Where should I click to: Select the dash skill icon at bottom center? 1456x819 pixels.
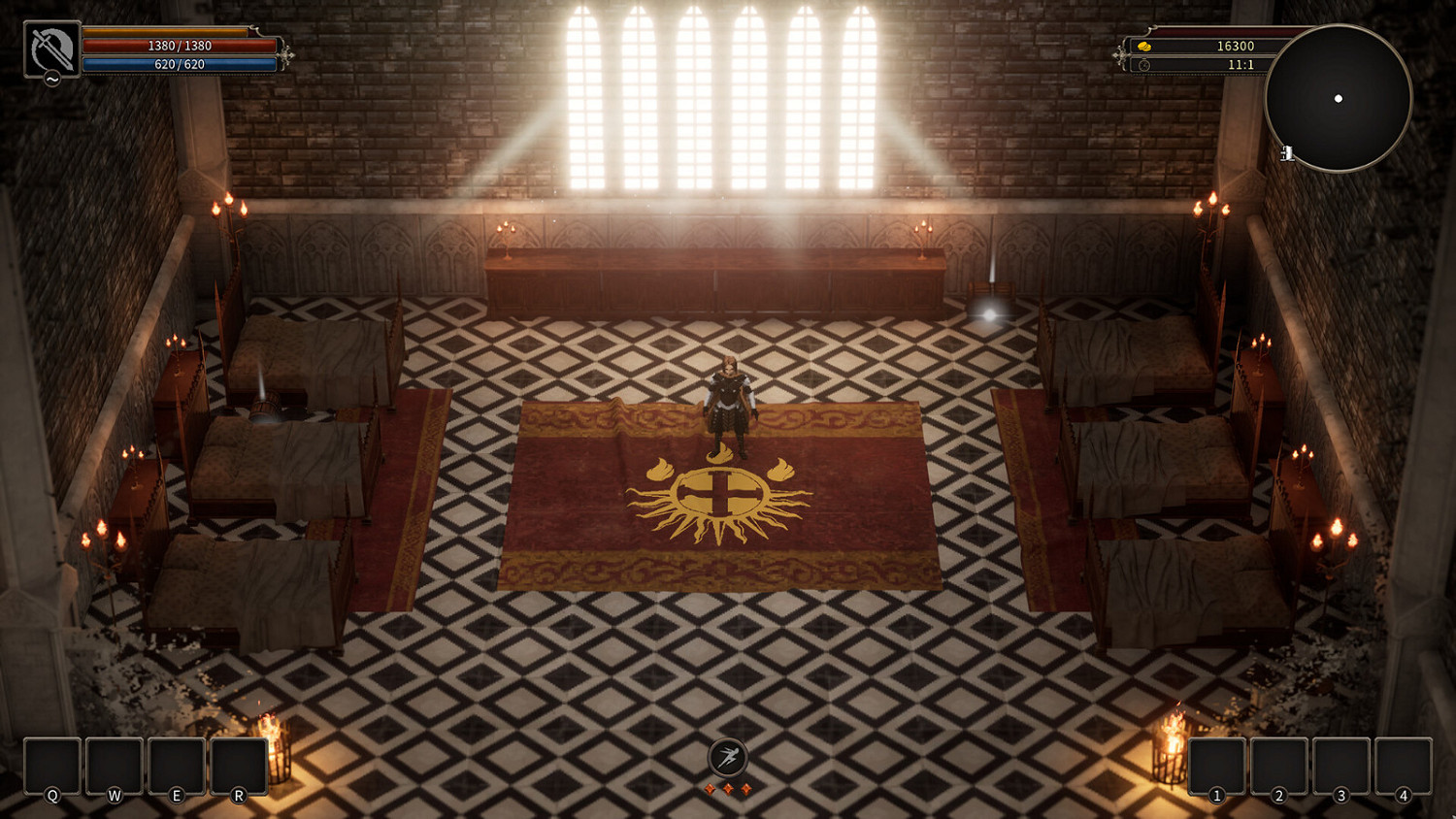729,757
